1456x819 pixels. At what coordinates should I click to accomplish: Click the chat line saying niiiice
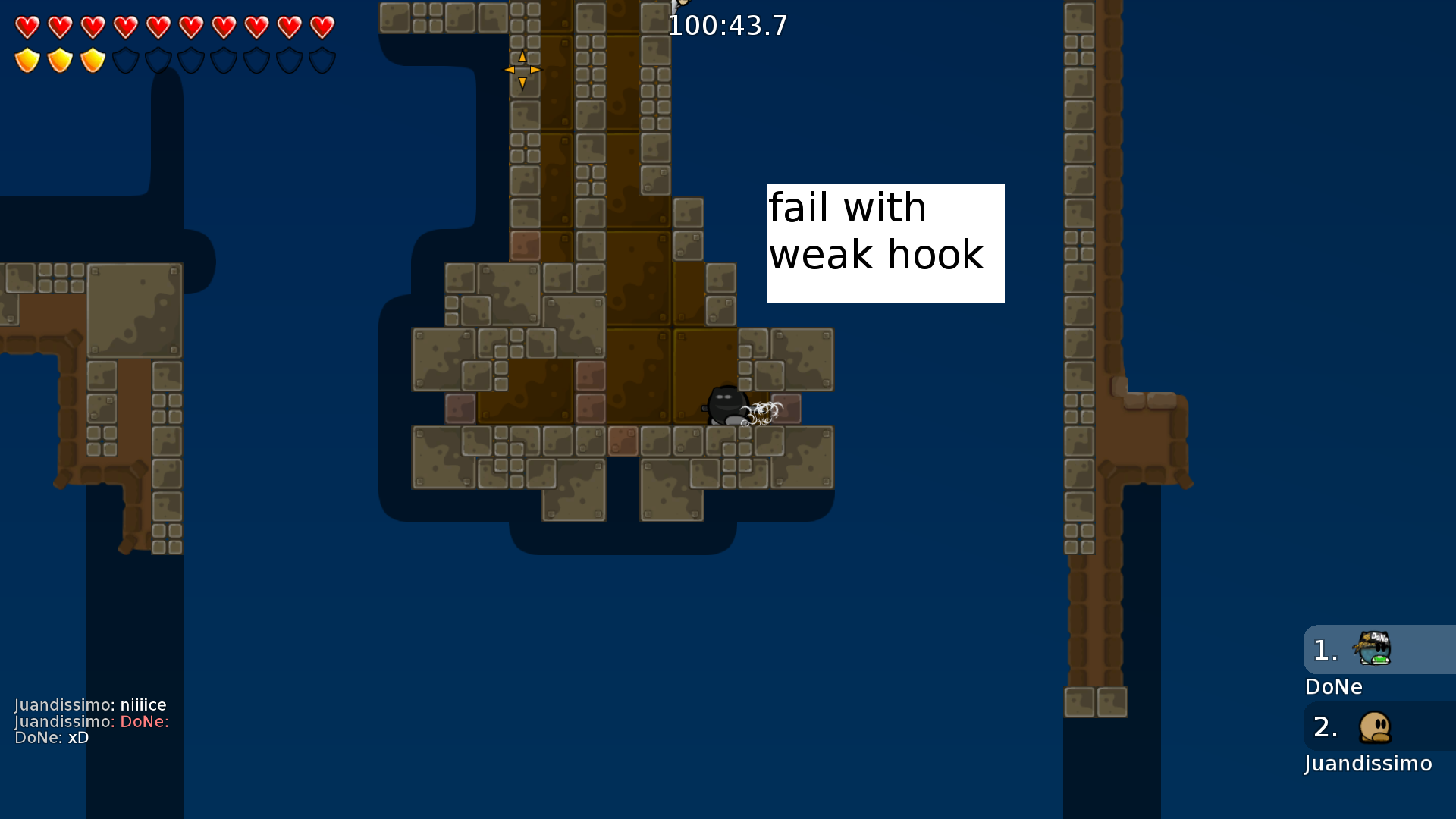click(x=91, y=704)
